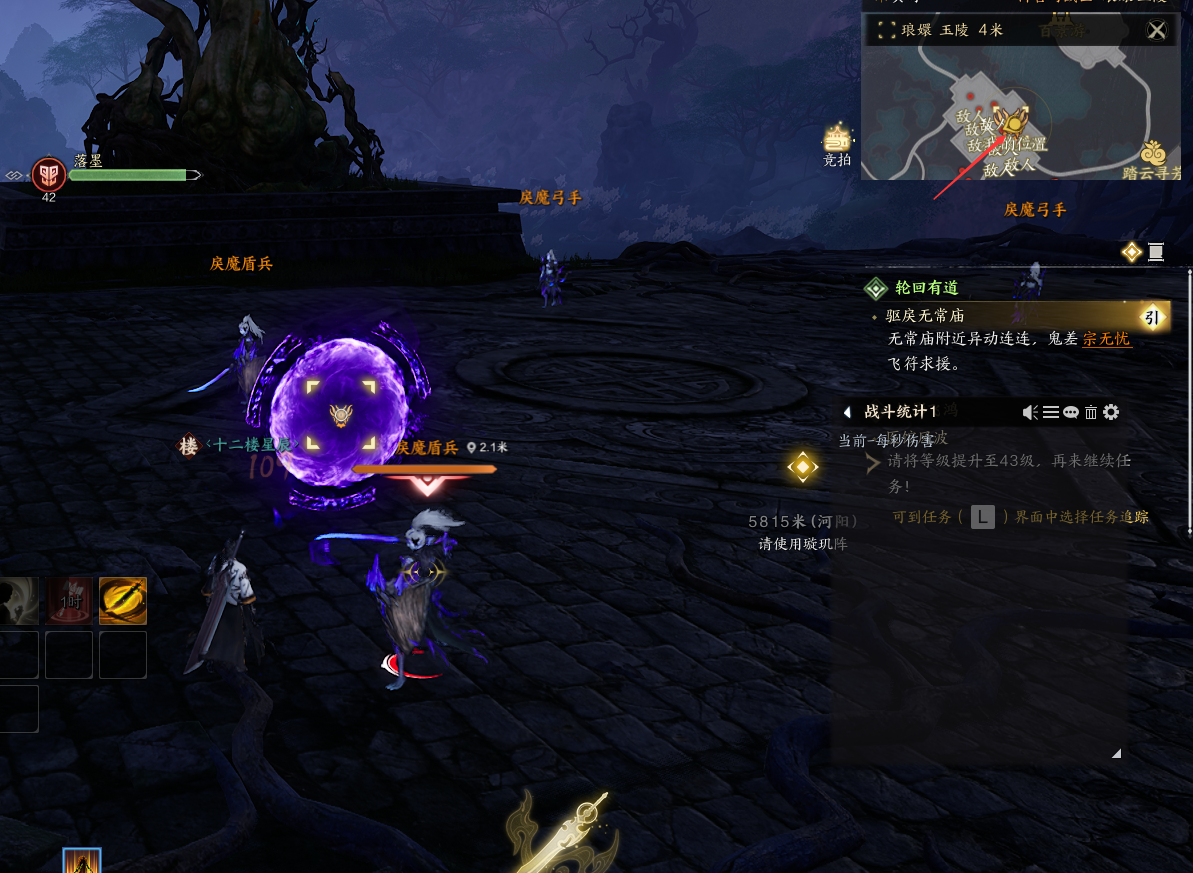Image resolution: width=1193 pixels, height=873 pixels.
Task: Toggle the combat stats speaker icon
Action: click(1030, 412)
